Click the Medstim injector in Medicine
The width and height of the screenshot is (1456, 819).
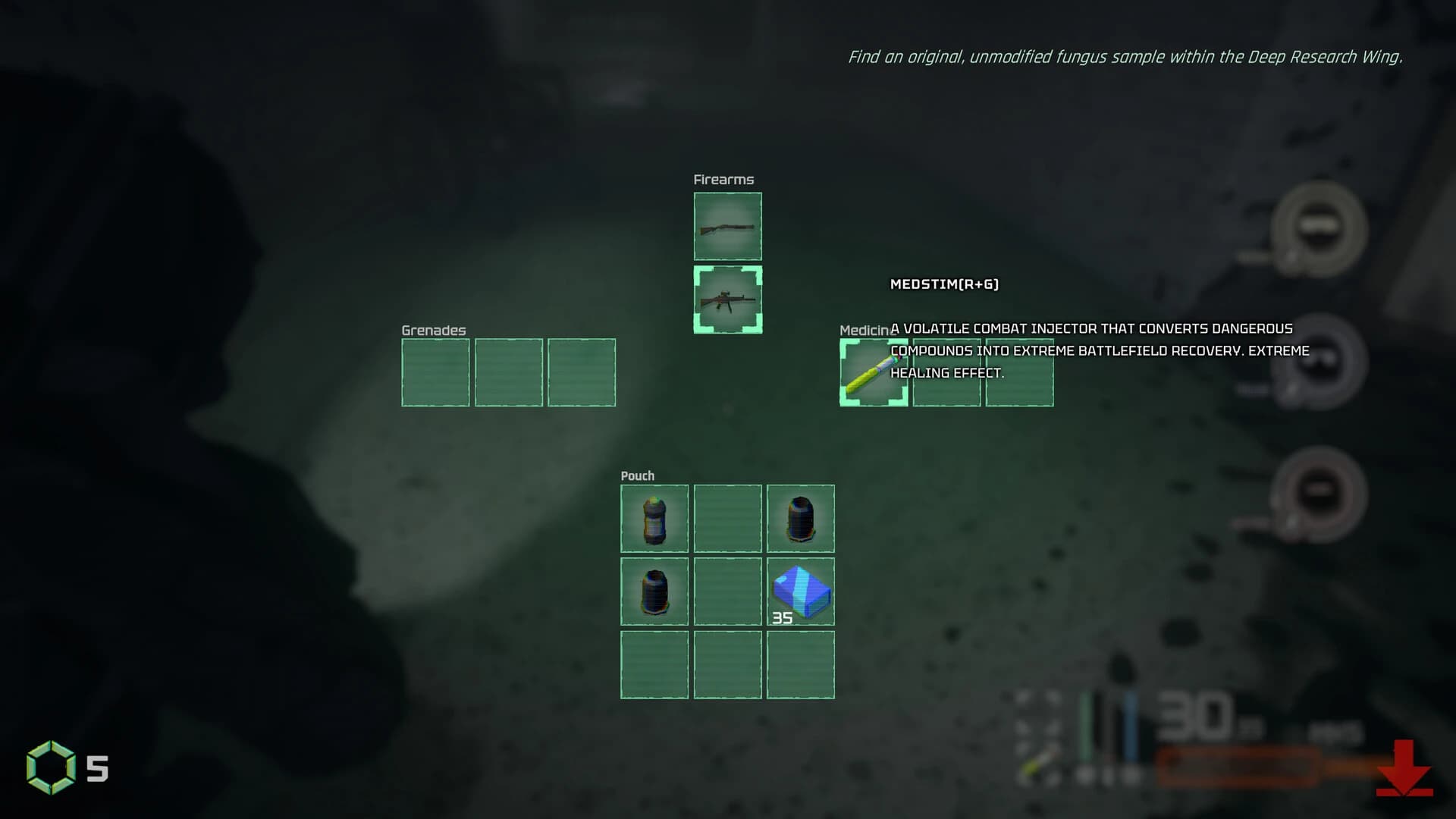873,372
